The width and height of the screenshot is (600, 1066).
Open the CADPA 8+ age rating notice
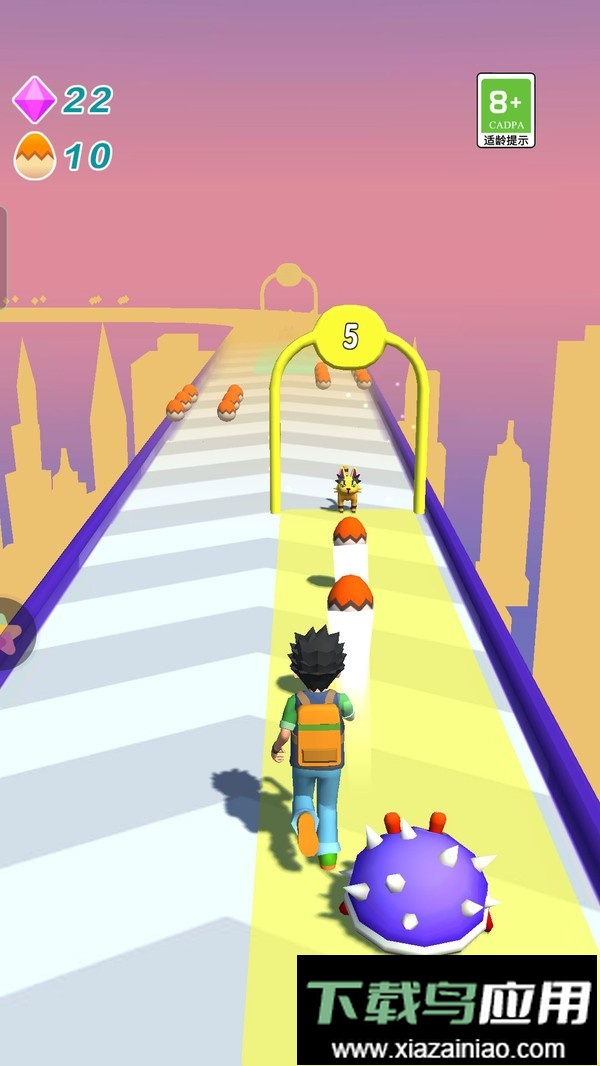506,110
